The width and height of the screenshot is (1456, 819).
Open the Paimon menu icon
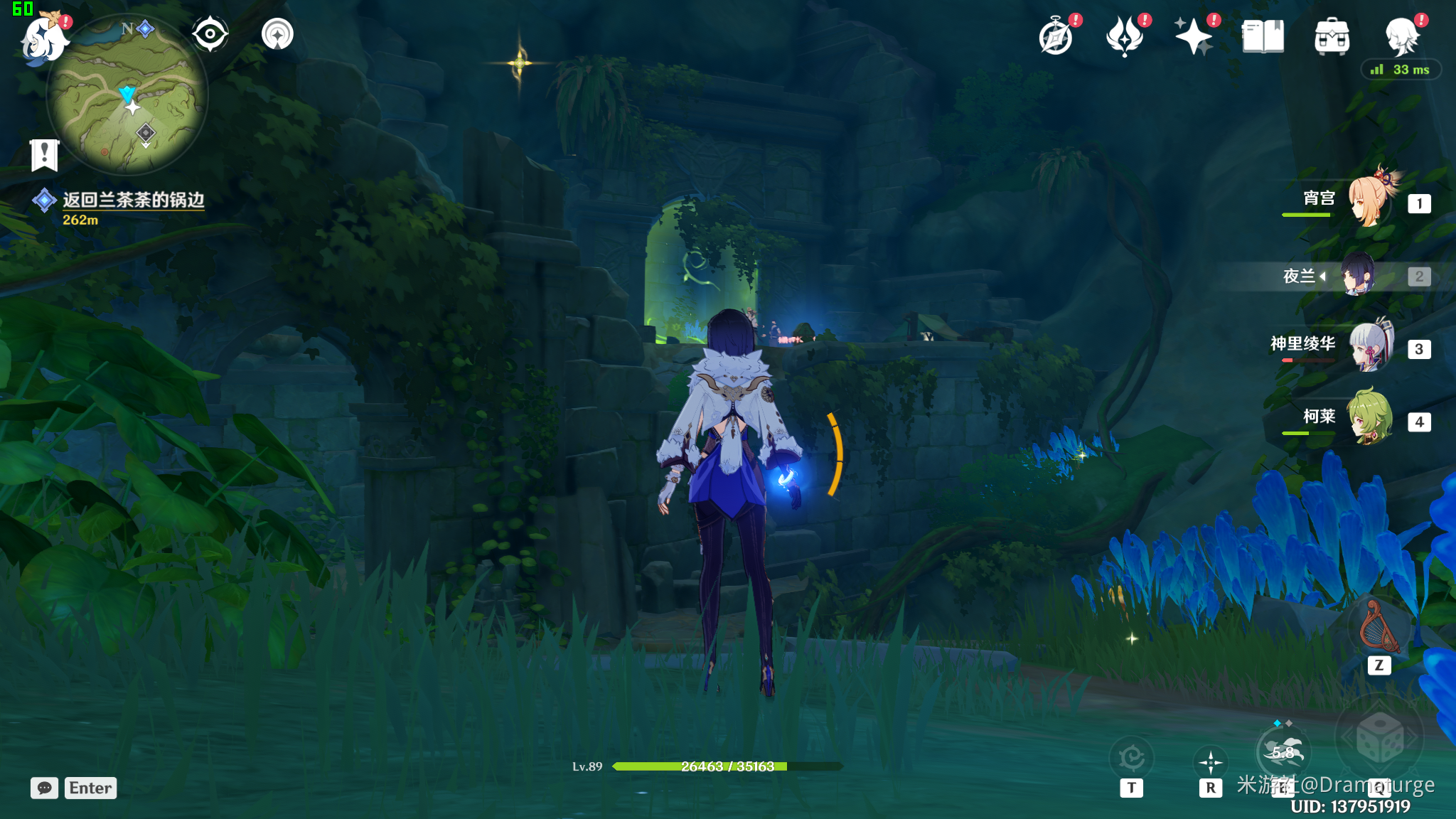[44, 38]
